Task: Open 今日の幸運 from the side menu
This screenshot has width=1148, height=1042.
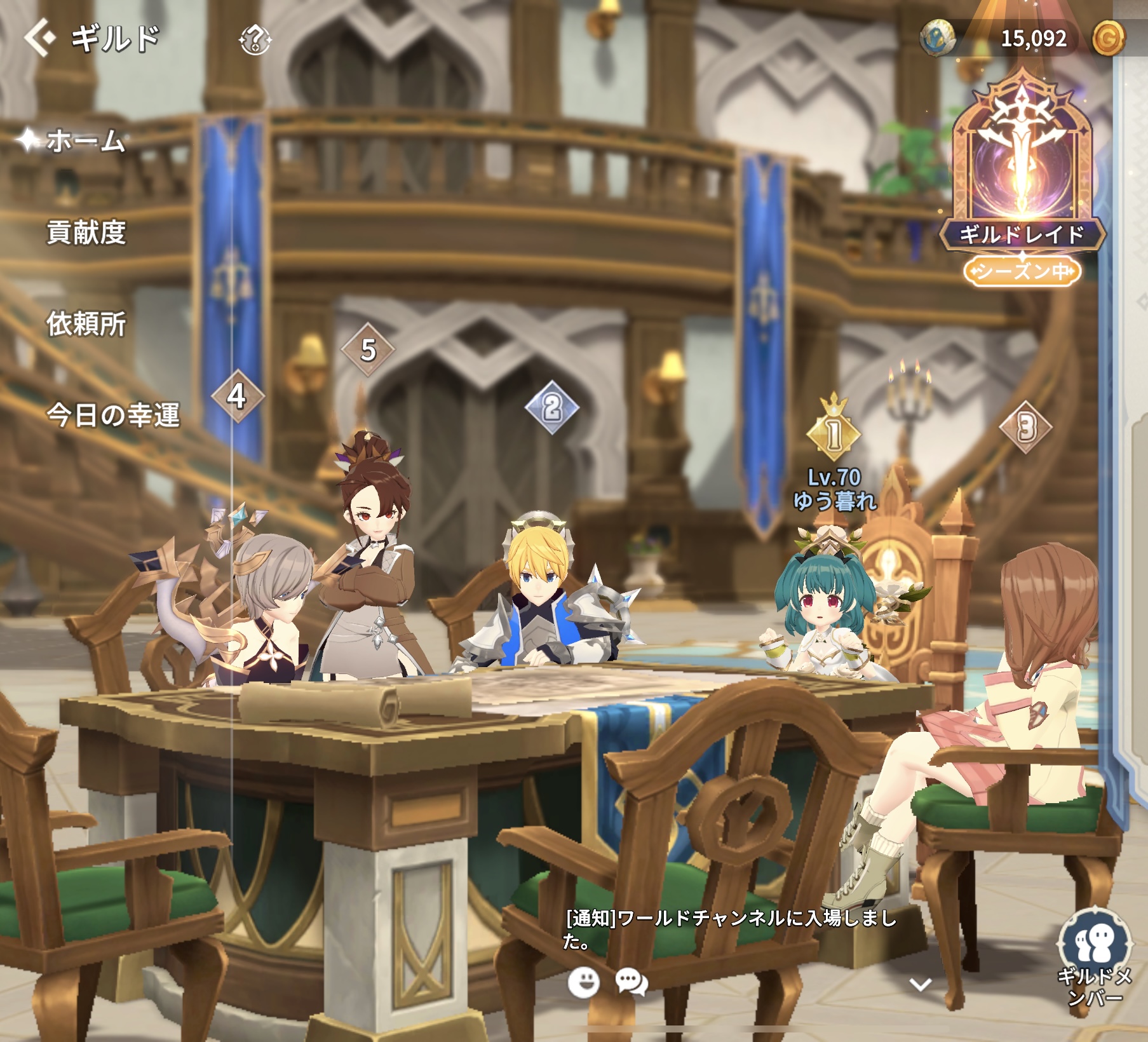Action: (113, 415)
